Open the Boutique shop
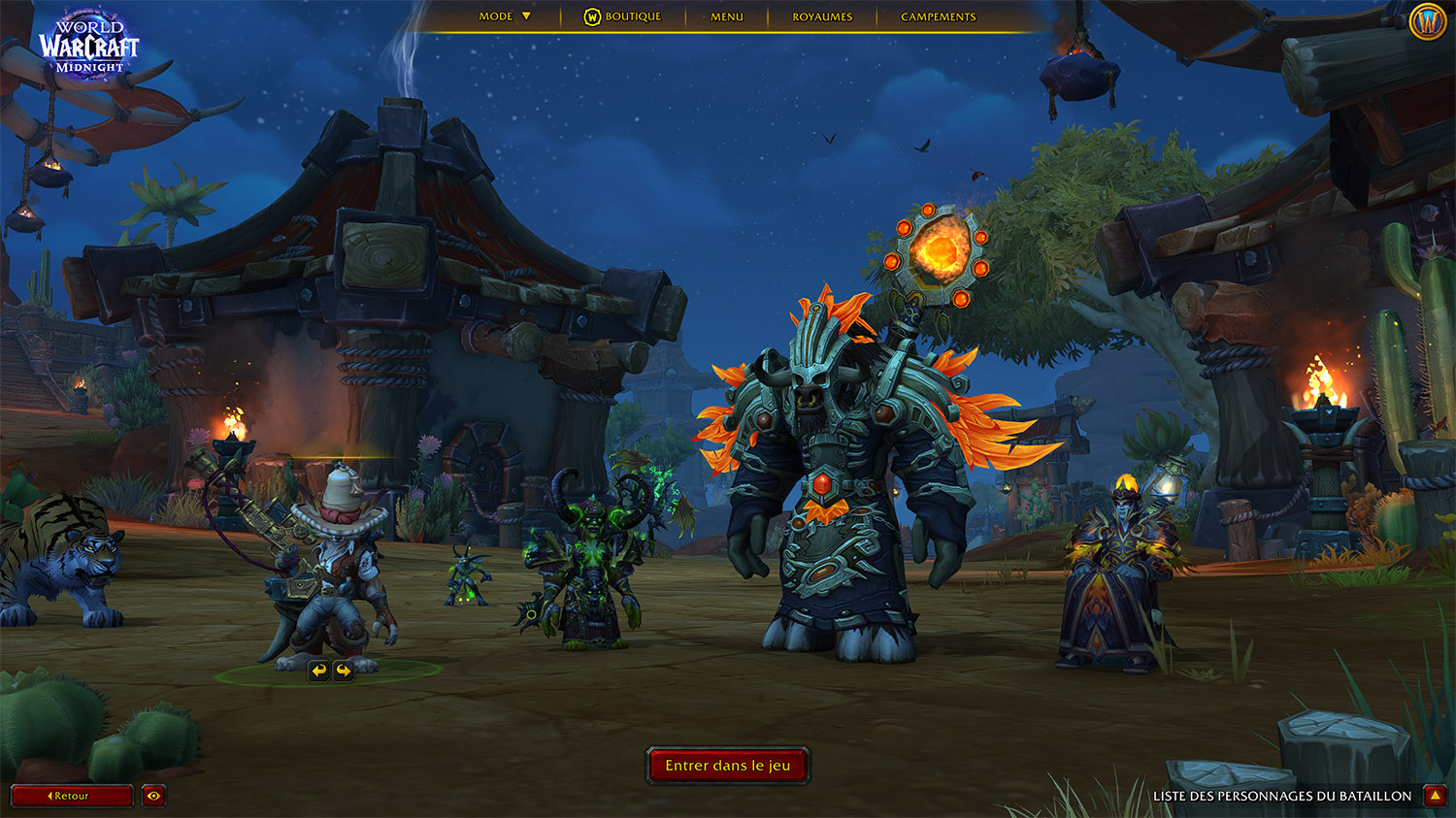 tap(622, 16)
